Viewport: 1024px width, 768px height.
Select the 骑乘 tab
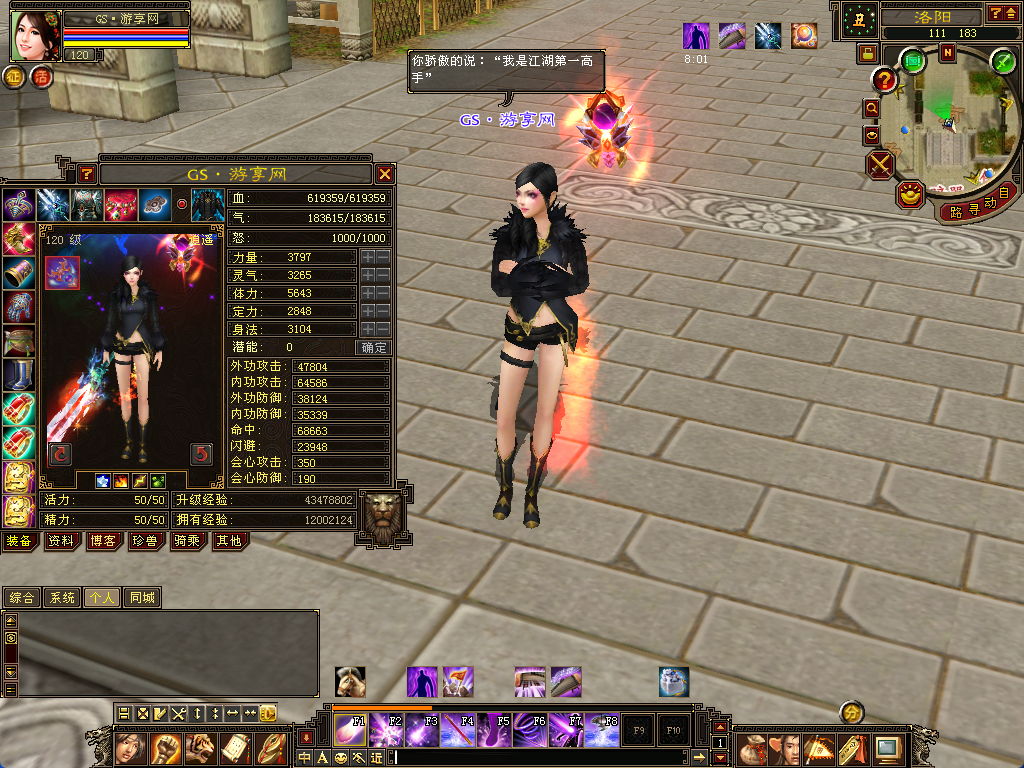pos(187,541)
